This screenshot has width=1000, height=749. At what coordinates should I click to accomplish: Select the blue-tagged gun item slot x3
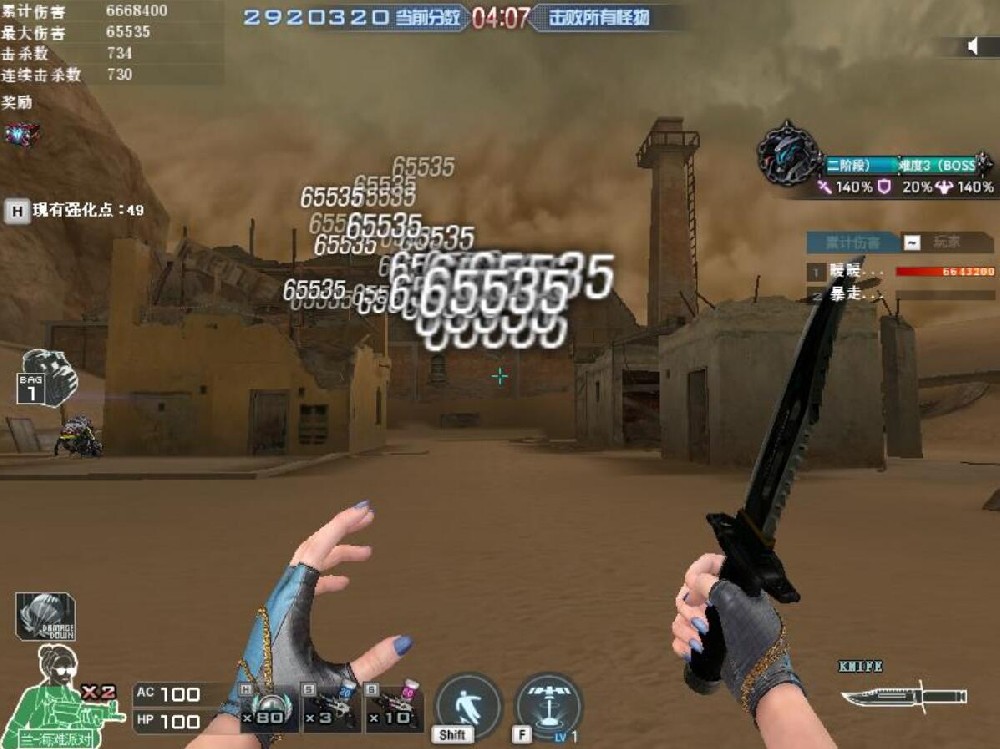[x=332, y=708]
